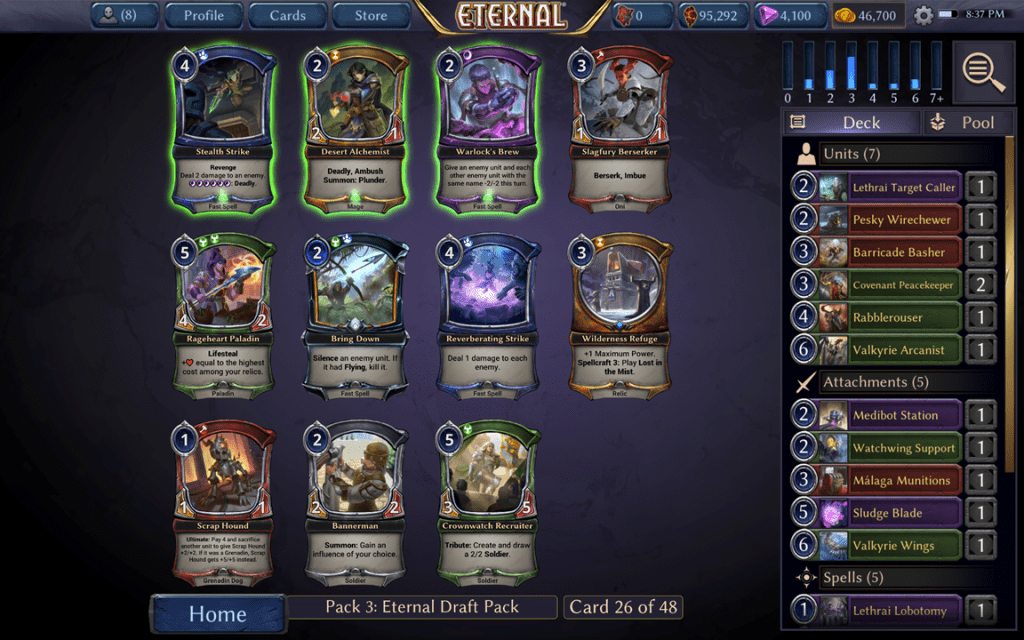This screenshot has width=1024, height=640.
Task: Select Lethrai Target Caller in deck list
Action: [890, 187]
